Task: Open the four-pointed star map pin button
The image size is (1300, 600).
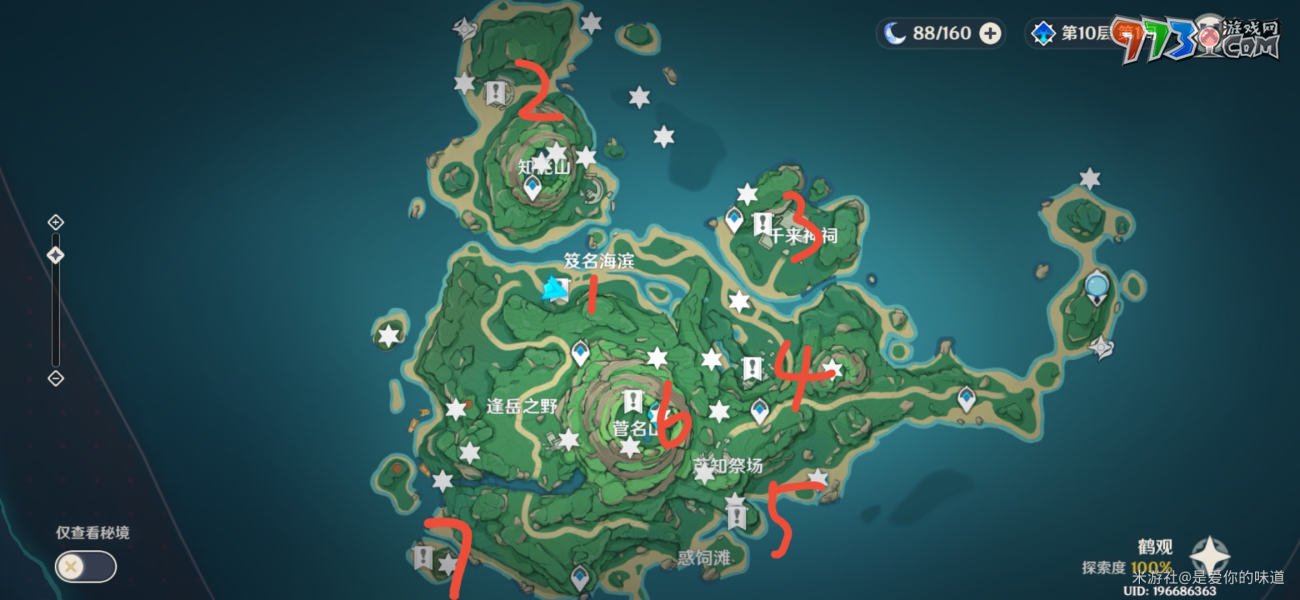Action: [1210, 556]
